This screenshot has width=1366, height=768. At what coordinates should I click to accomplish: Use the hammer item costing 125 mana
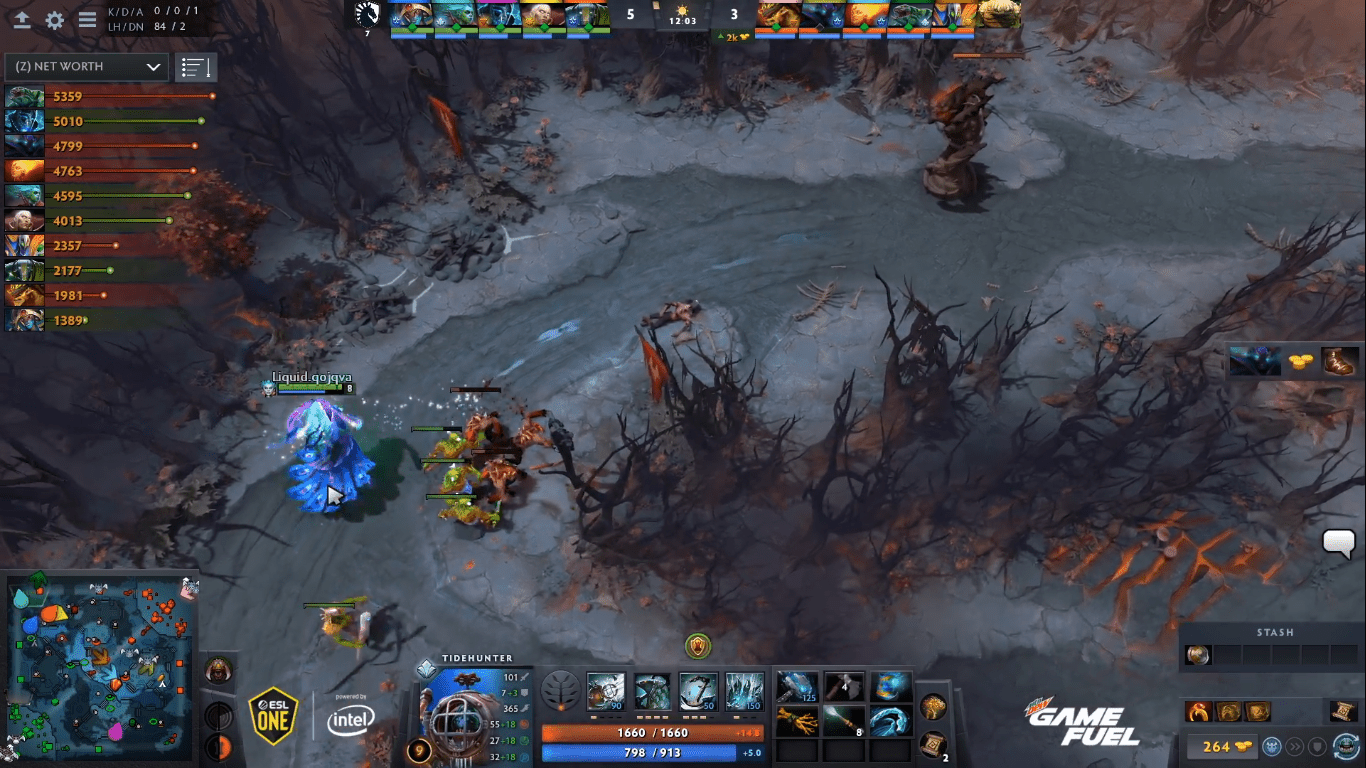797,687
